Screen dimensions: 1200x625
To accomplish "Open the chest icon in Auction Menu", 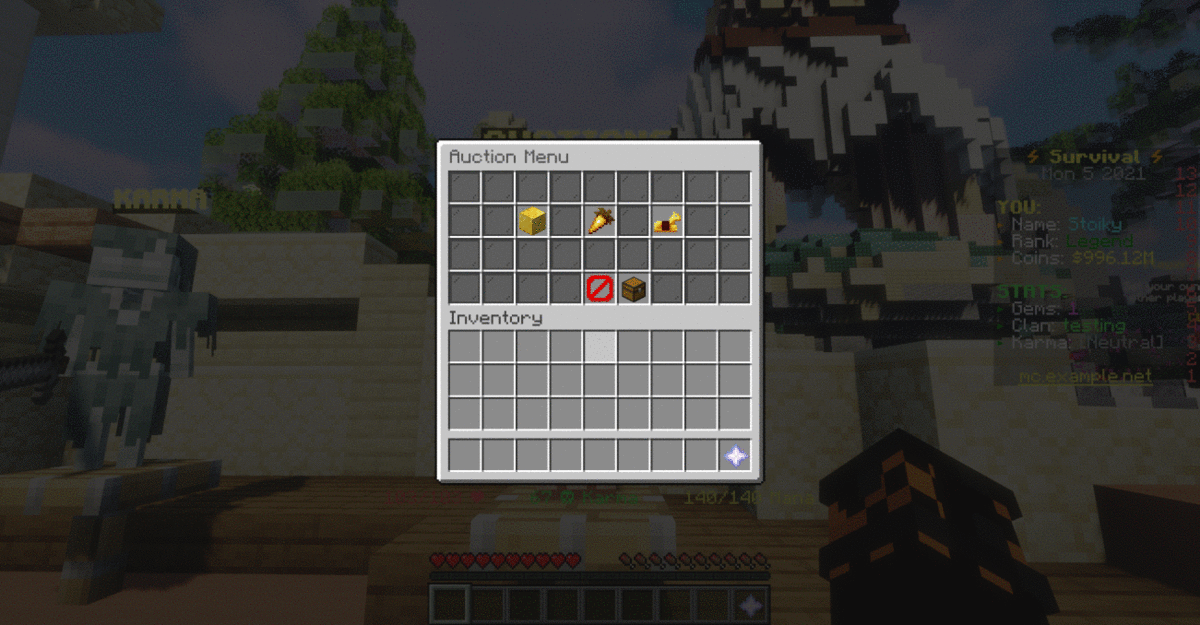I will (633, 289).
